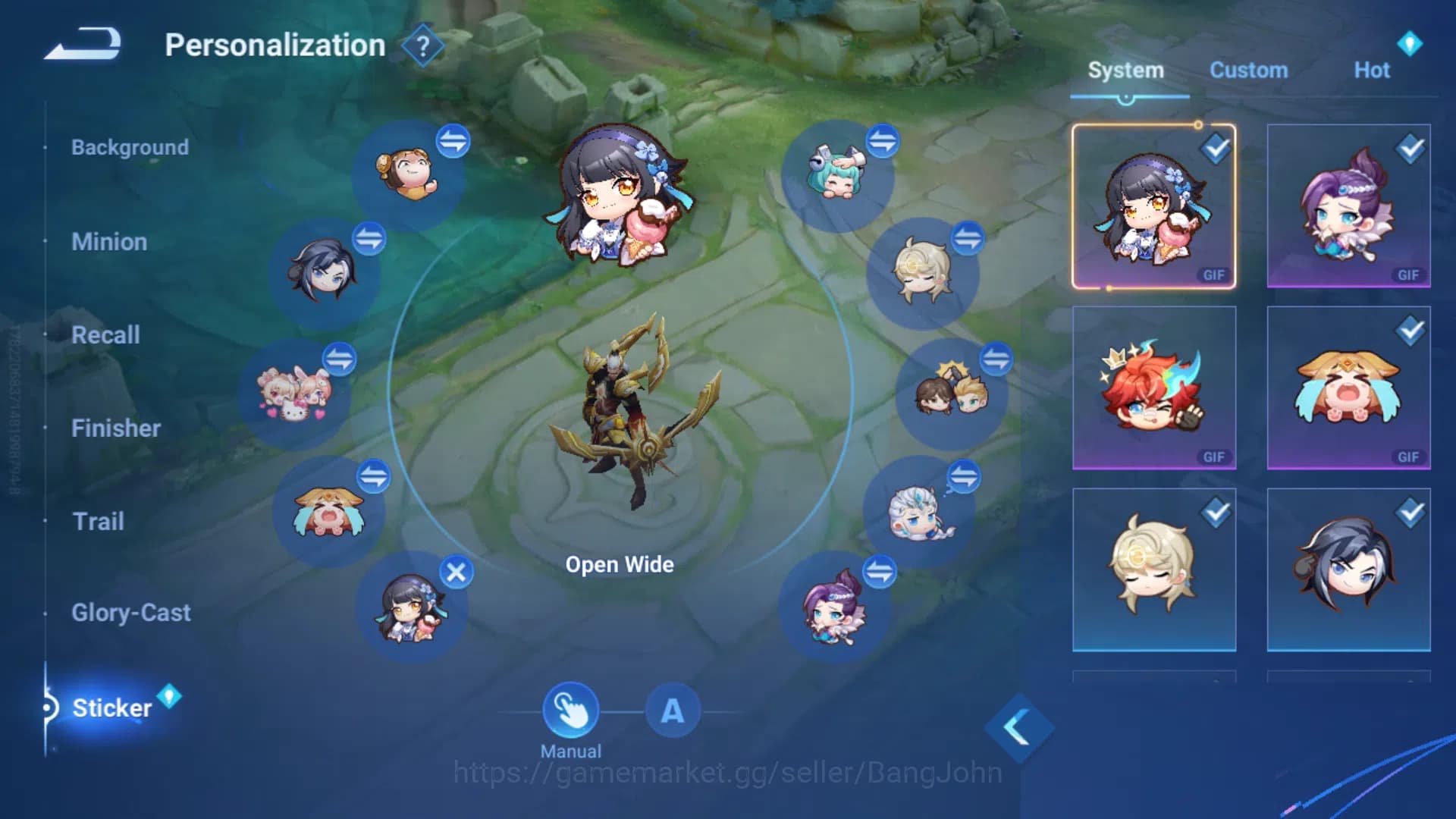Click the diamond icon near Hot tab
Image resolution: width=1456 pixels, height=819 pixels.
(1410, 43)
